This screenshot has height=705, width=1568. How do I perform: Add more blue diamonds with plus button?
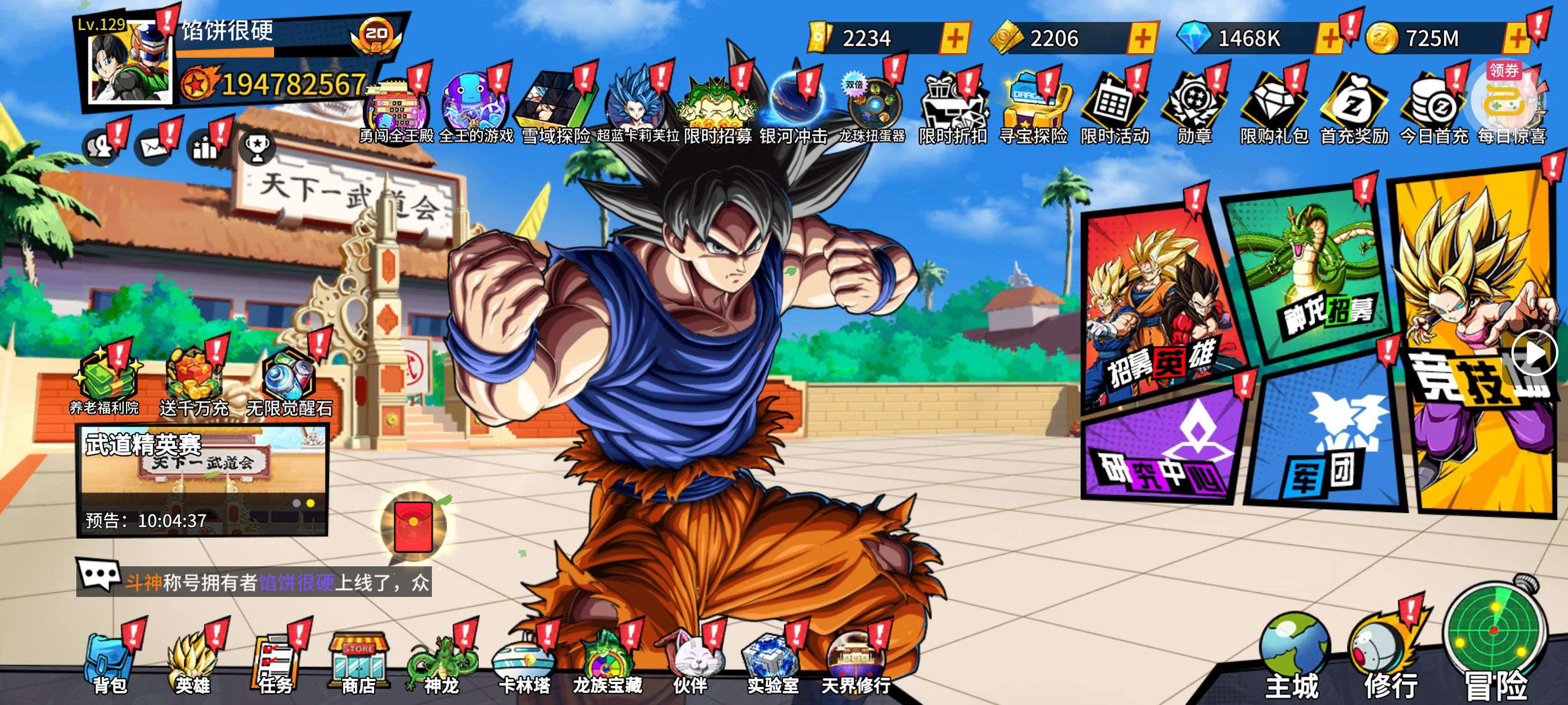(1329, 38)
